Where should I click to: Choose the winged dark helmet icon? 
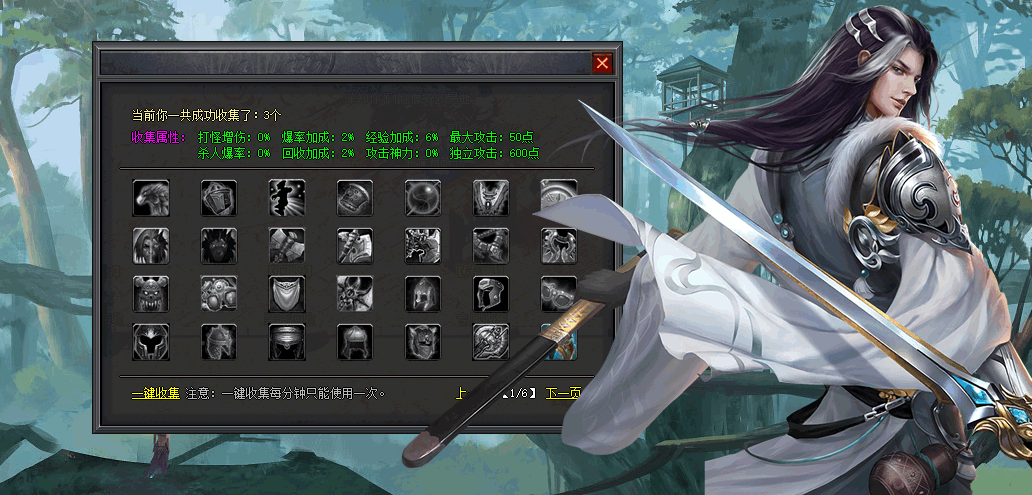151,342
